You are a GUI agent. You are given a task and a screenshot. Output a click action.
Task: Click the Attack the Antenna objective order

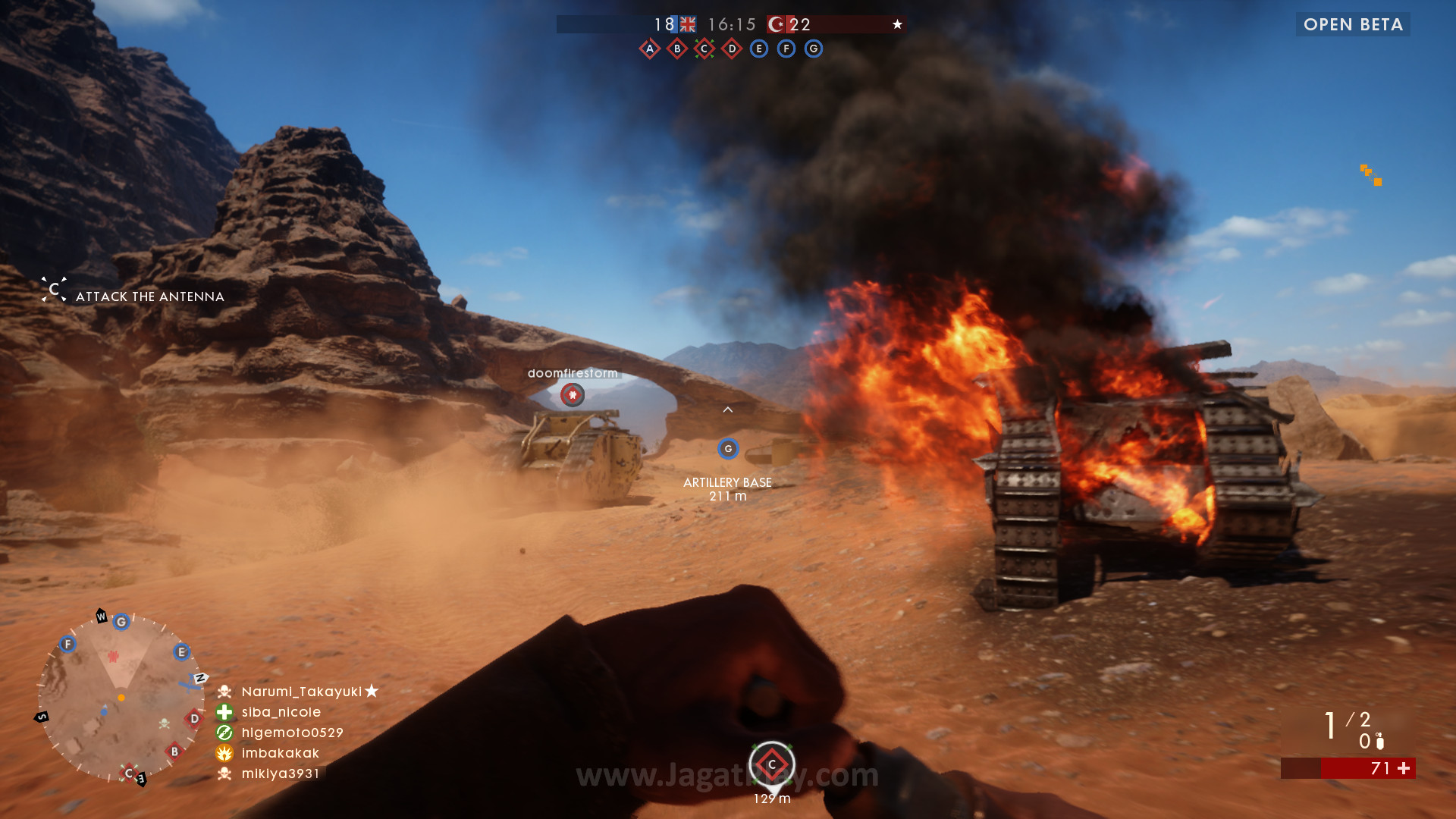pyautogui.click(x=149, y=297)
